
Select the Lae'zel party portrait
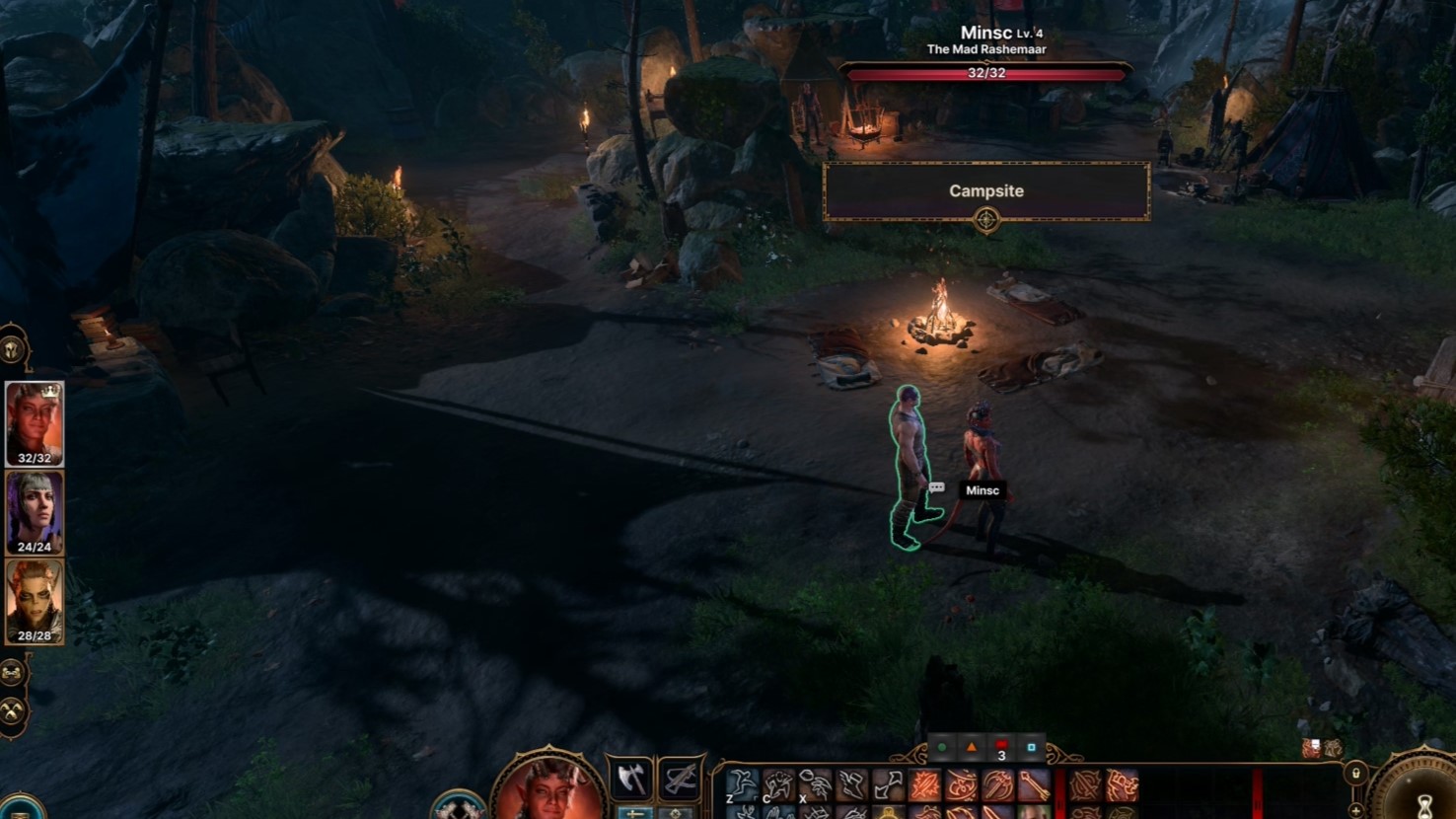point(35,600)
